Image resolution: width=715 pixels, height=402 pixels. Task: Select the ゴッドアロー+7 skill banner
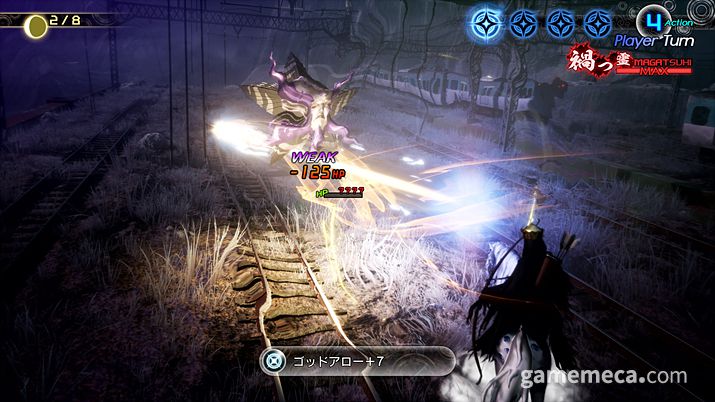click(x=356, y=361)
